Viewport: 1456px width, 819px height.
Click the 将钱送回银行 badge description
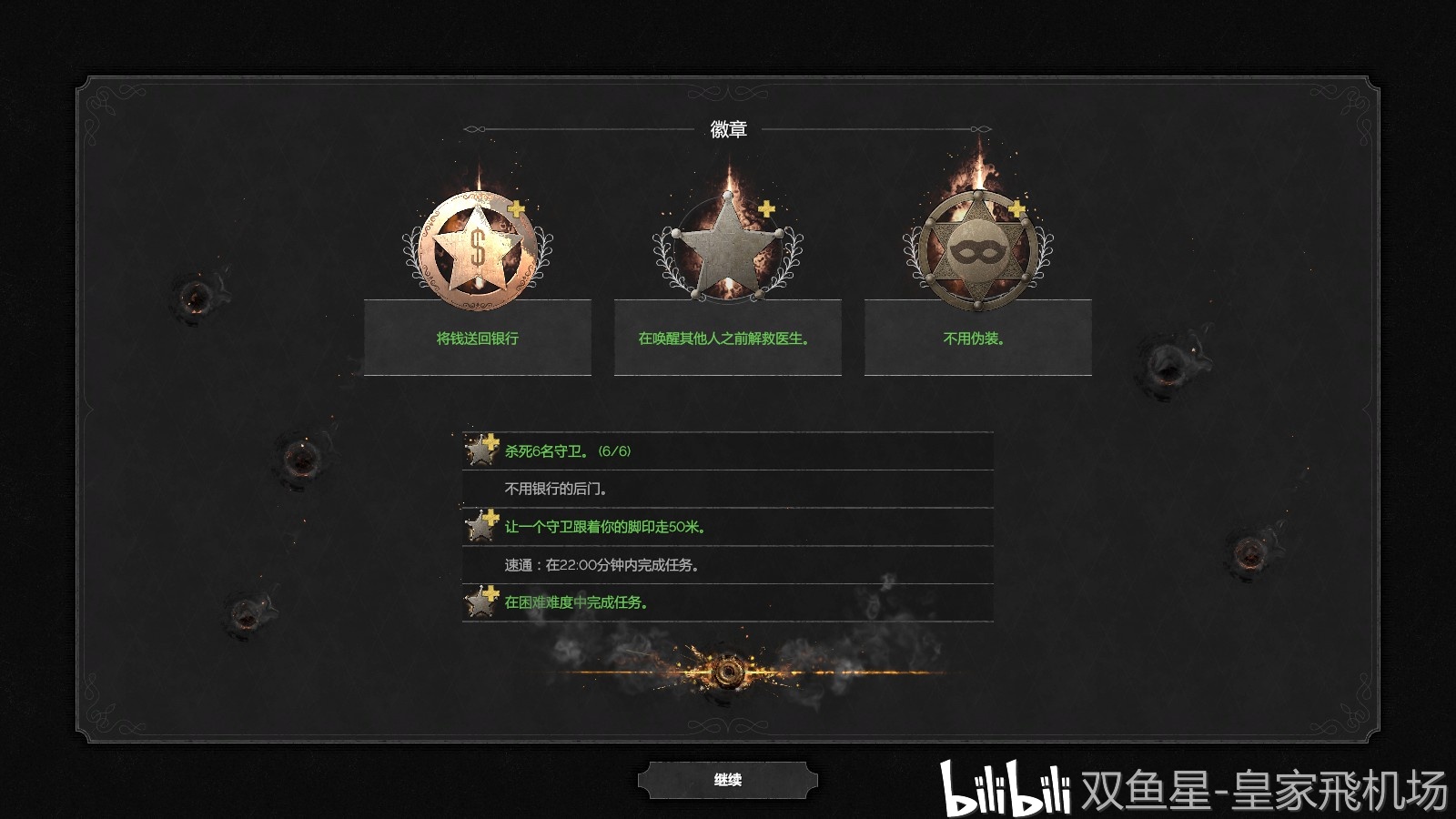(478, 338)
